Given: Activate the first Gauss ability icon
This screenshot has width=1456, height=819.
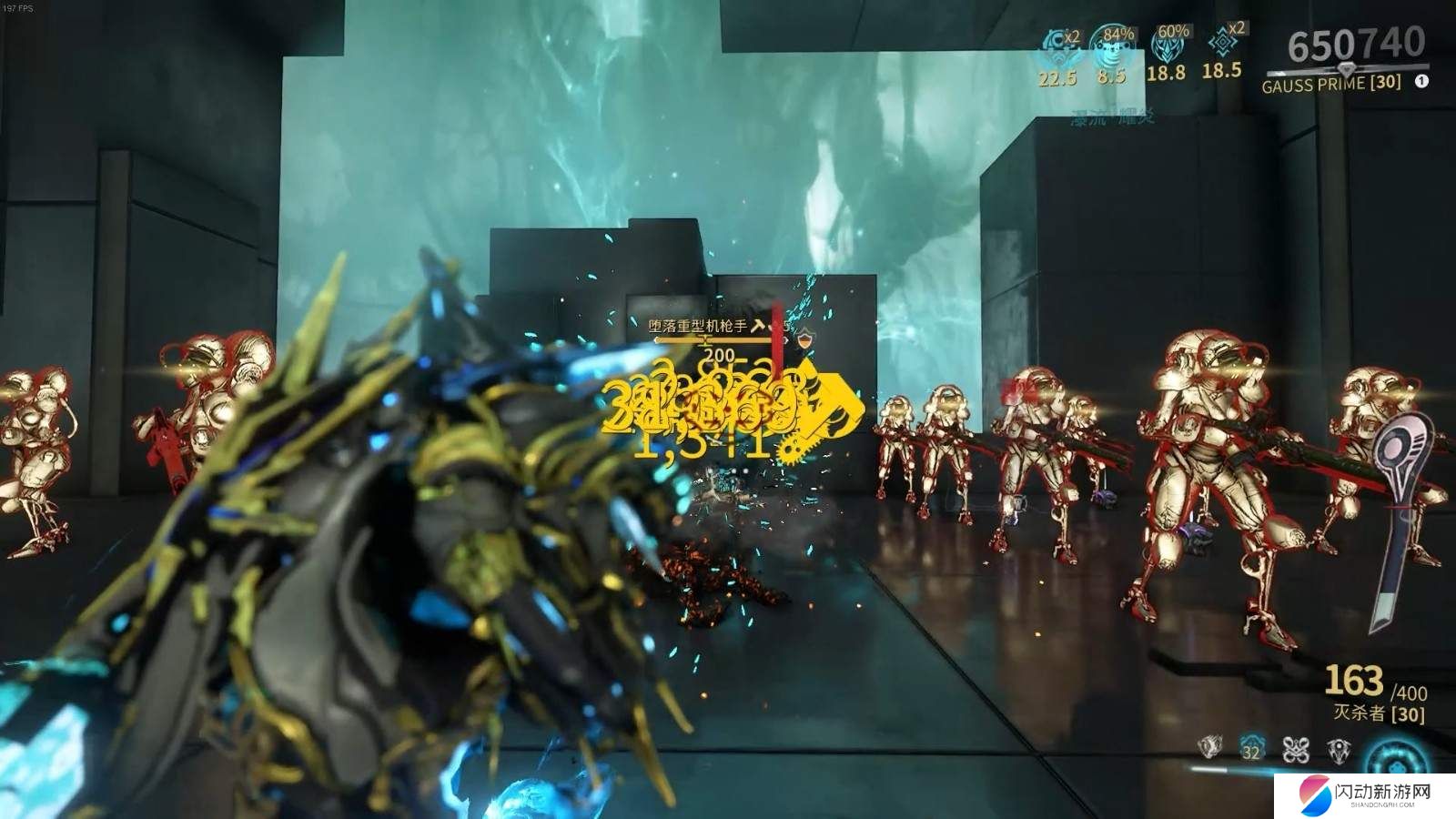Looking at the screenshot, I should click(x=1208, y=748).
